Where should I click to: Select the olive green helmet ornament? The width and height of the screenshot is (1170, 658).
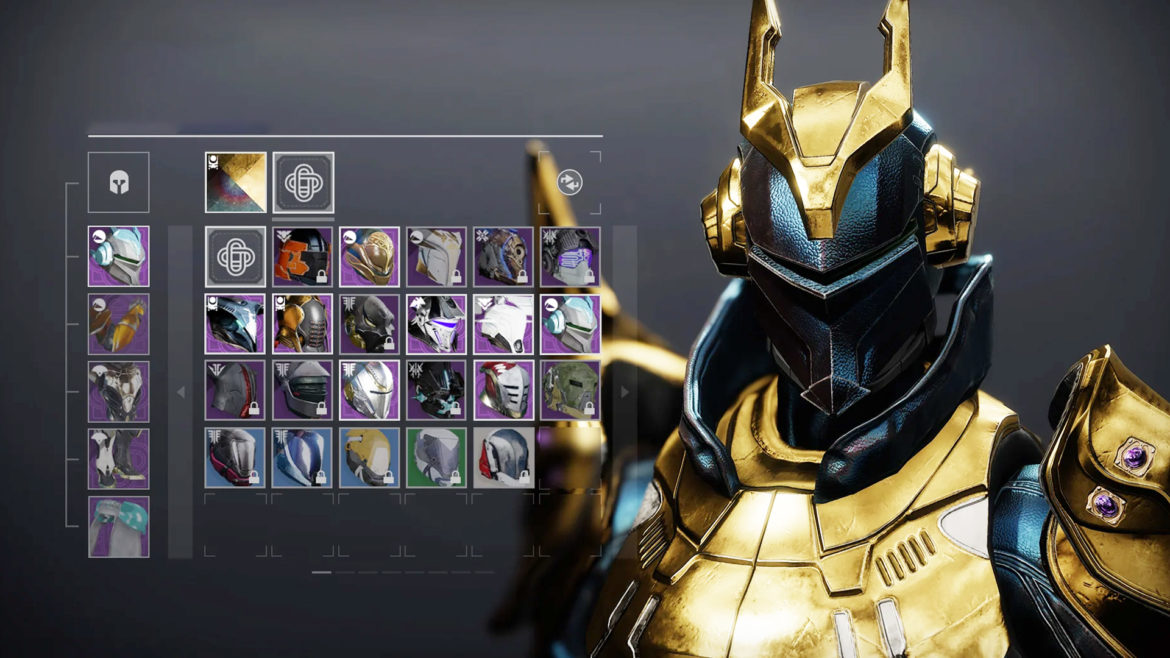pyautogui.click(x=570, y=391)
